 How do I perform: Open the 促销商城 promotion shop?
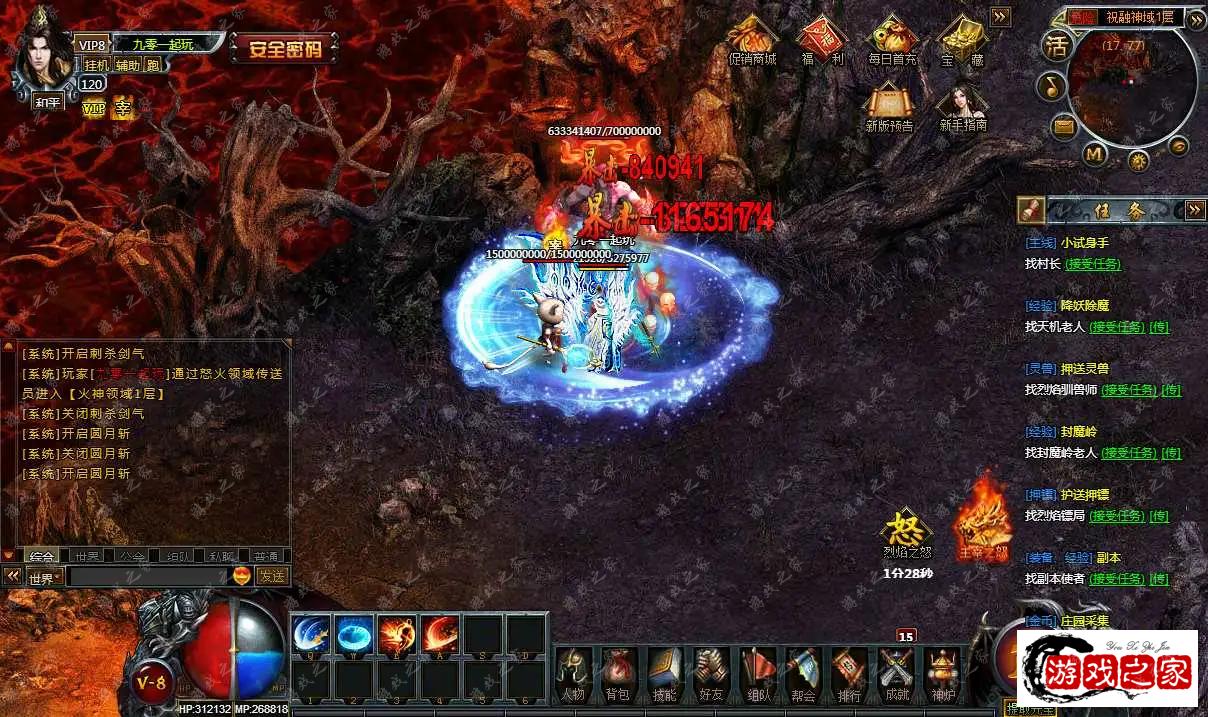point(752,40)
